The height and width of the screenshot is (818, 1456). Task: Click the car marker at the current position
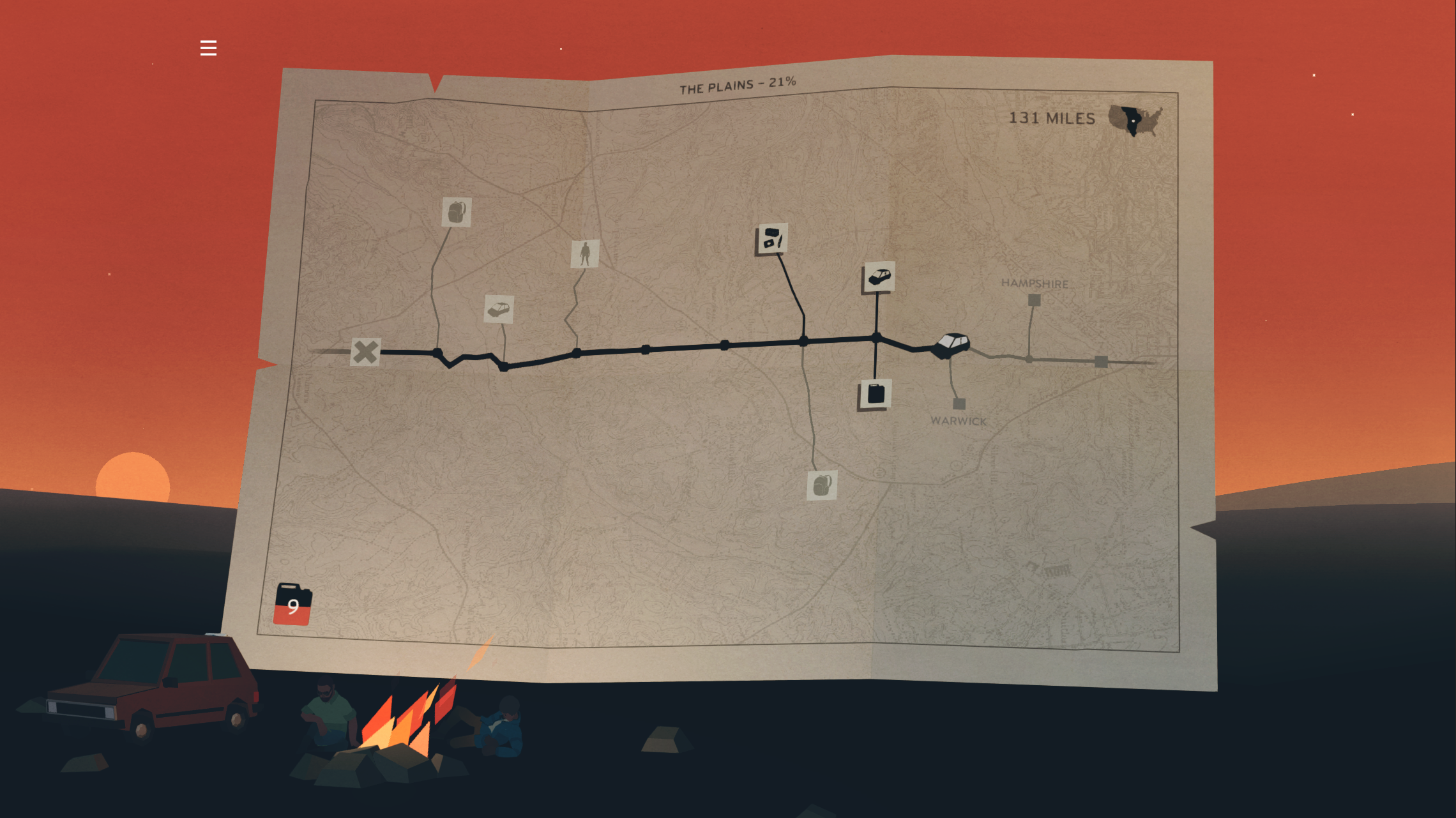[951, 345]
